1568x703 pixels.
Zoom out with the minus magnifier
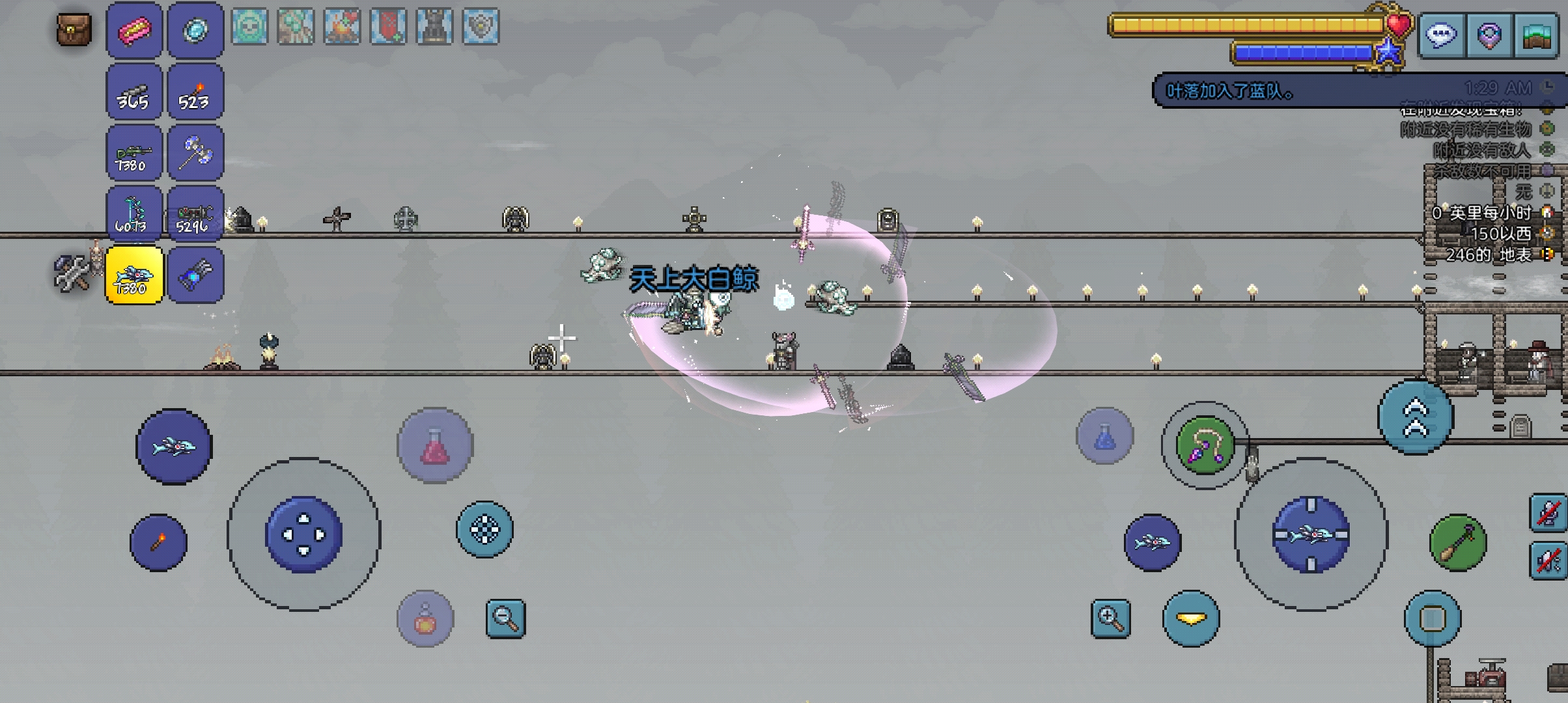pos(505,618)
